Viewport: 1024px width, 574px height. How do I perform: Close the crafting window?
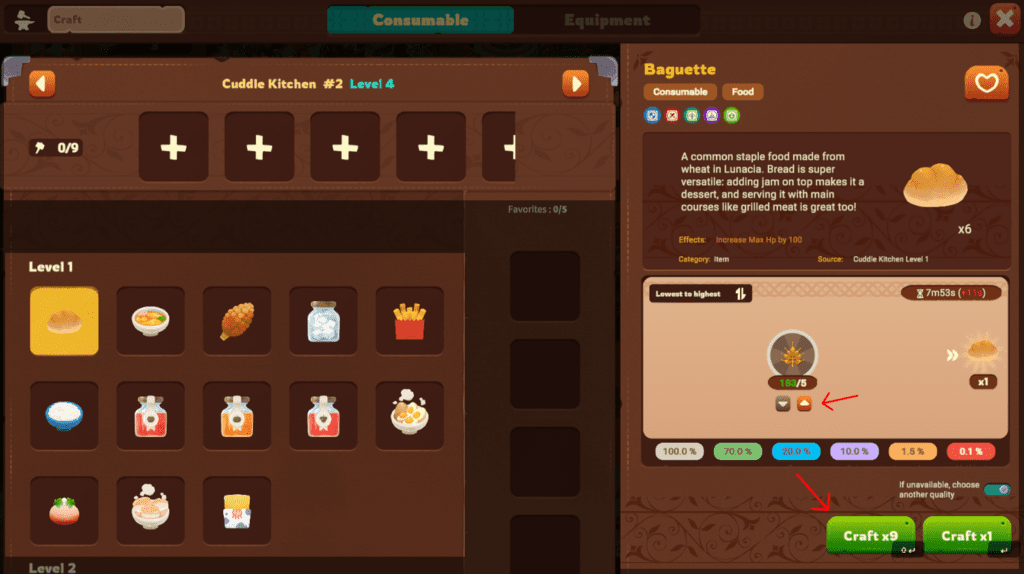tap(1004, 19)
